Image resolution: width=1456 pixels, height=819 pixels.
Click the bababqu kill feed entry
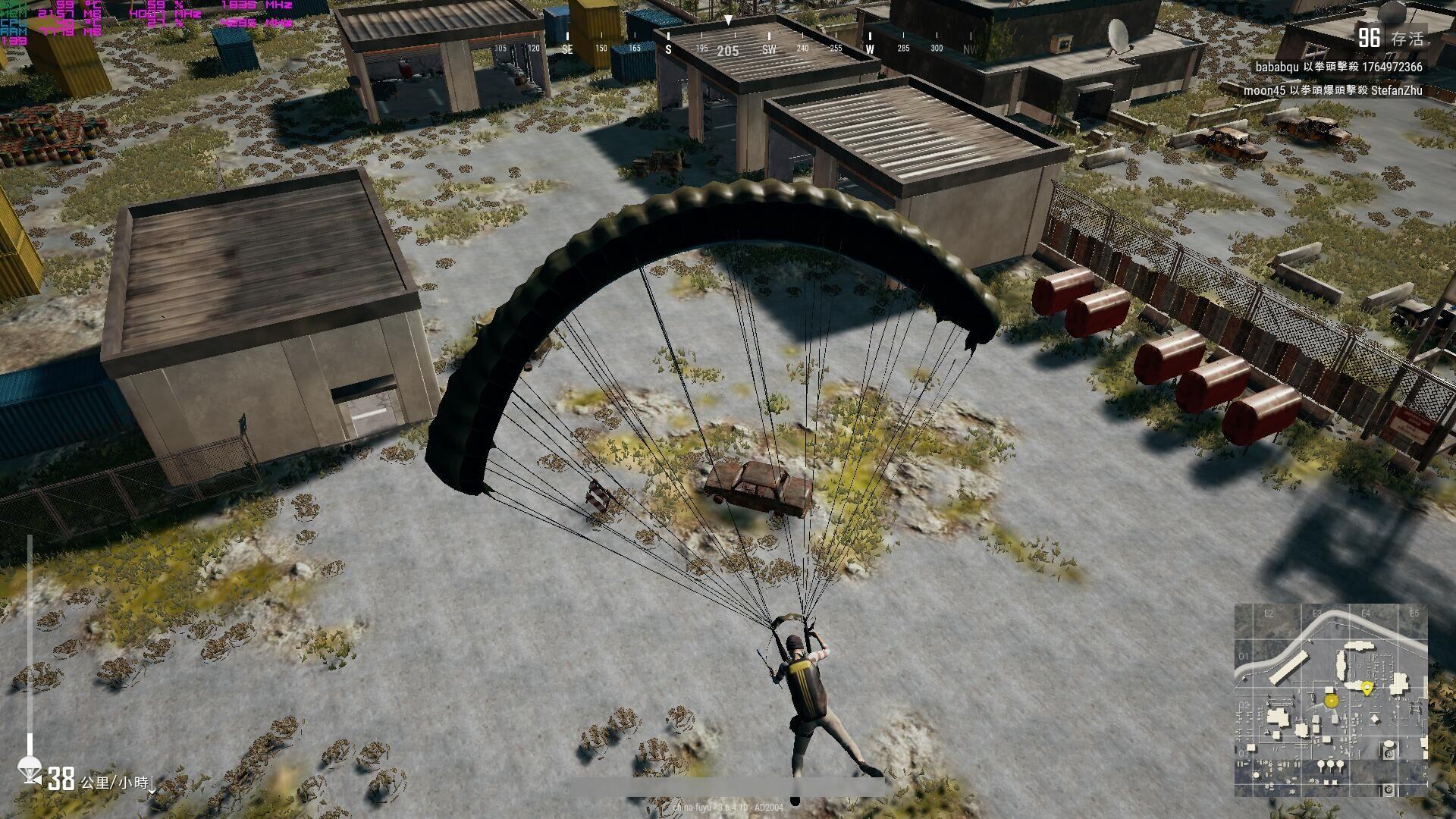tap(1338, 67)
